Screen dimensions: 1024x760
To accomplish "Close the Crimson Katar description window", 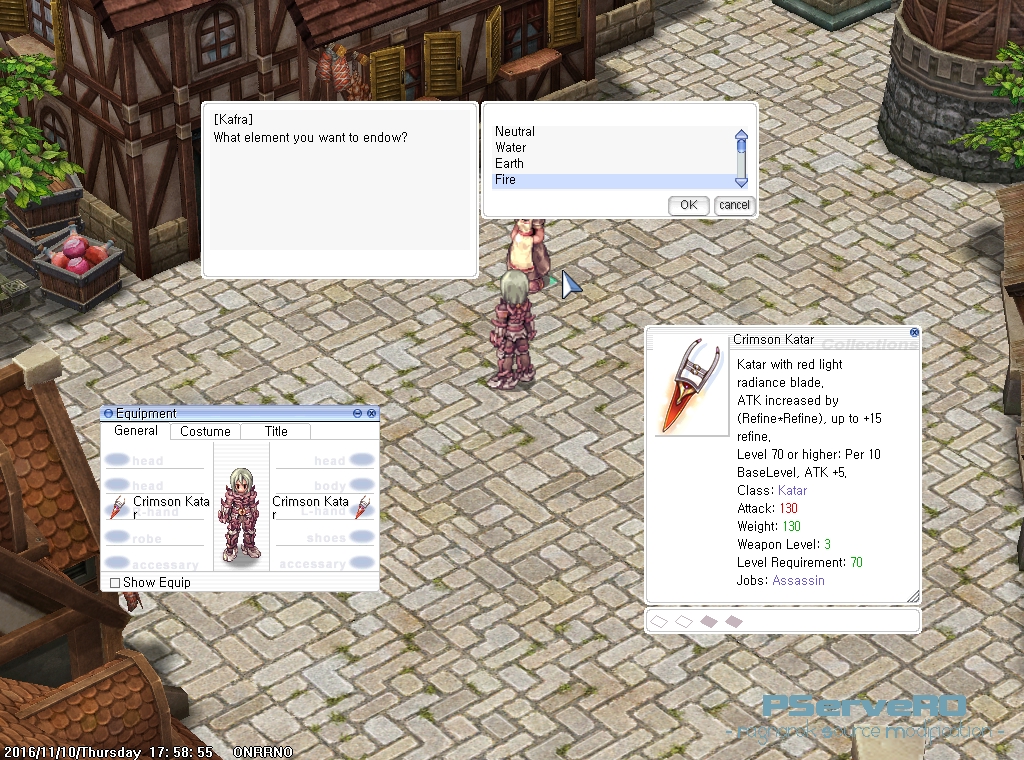I will (x=914, y=332).
